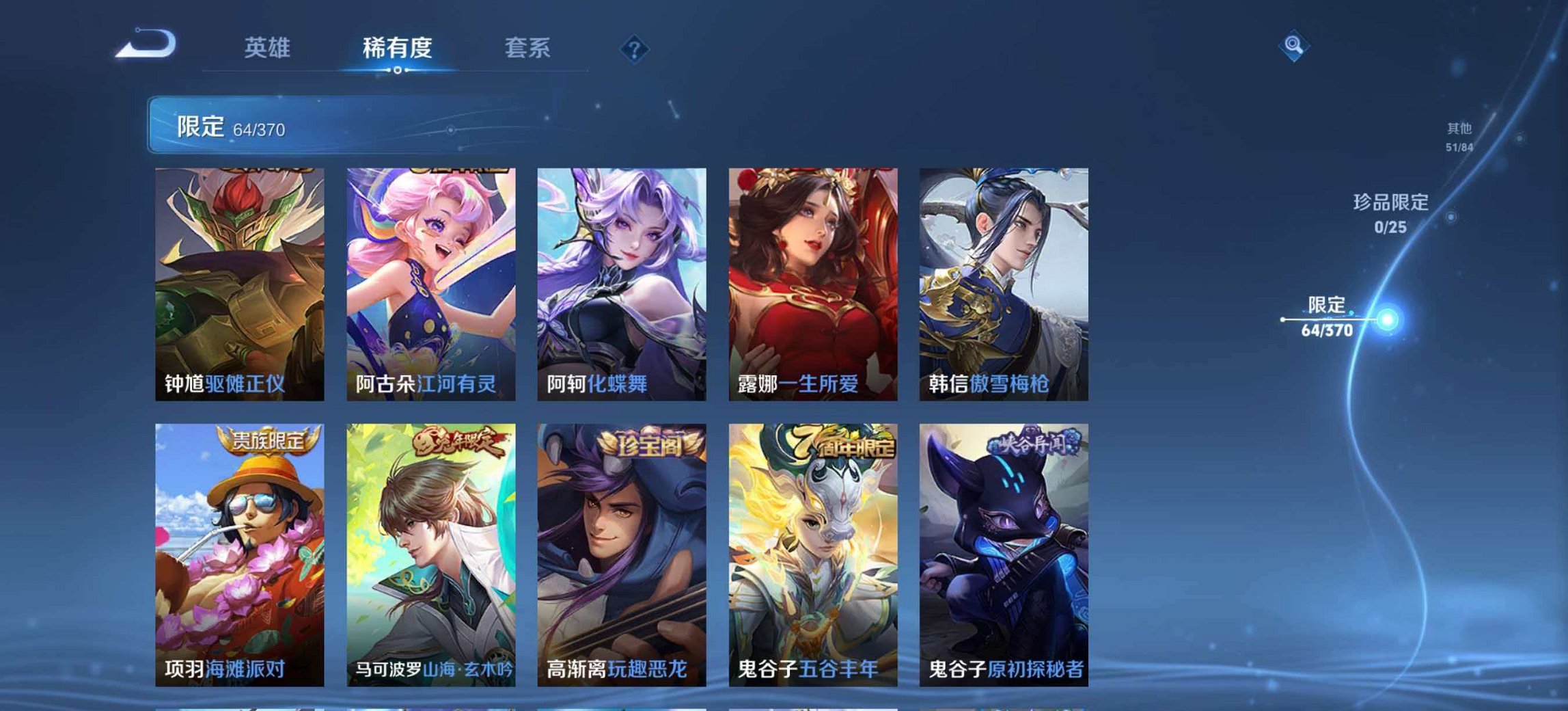Click the question mark help icon

[634, 48]
